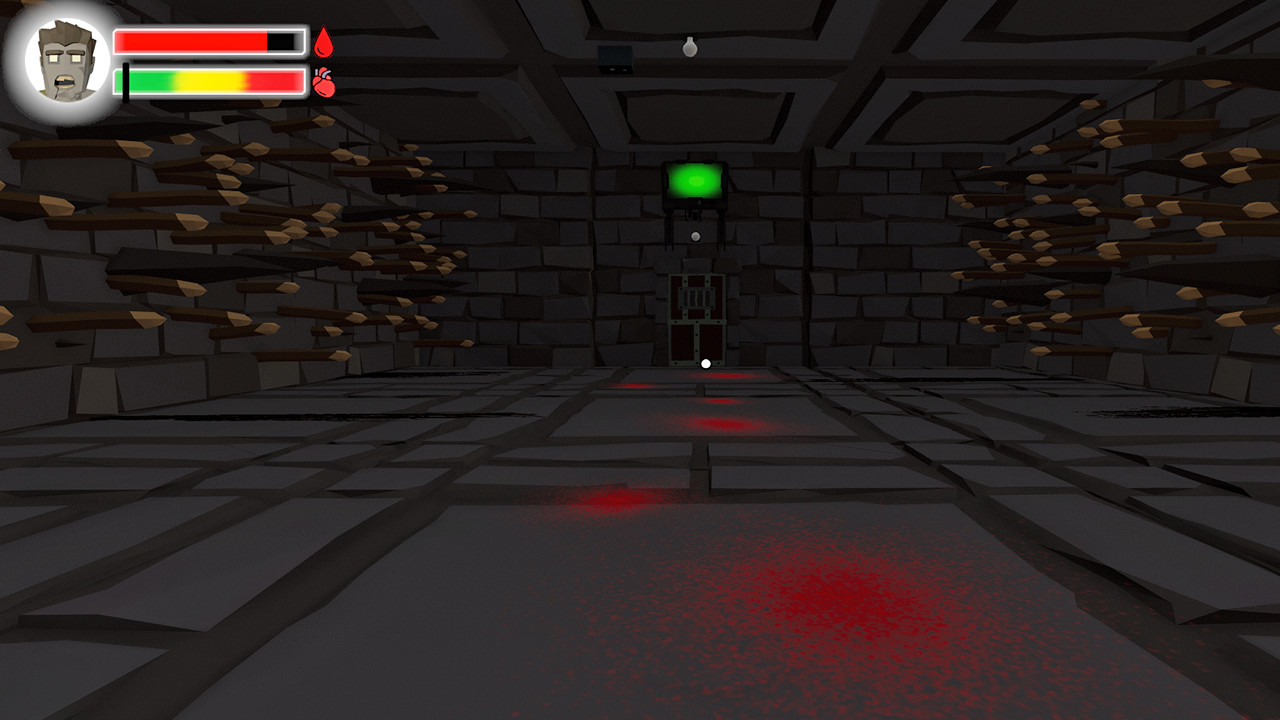Image resolution: width=1280 pixels, height=720 pixels.
Task: Click the blood drop icon beside health bar
Action: 323,41
